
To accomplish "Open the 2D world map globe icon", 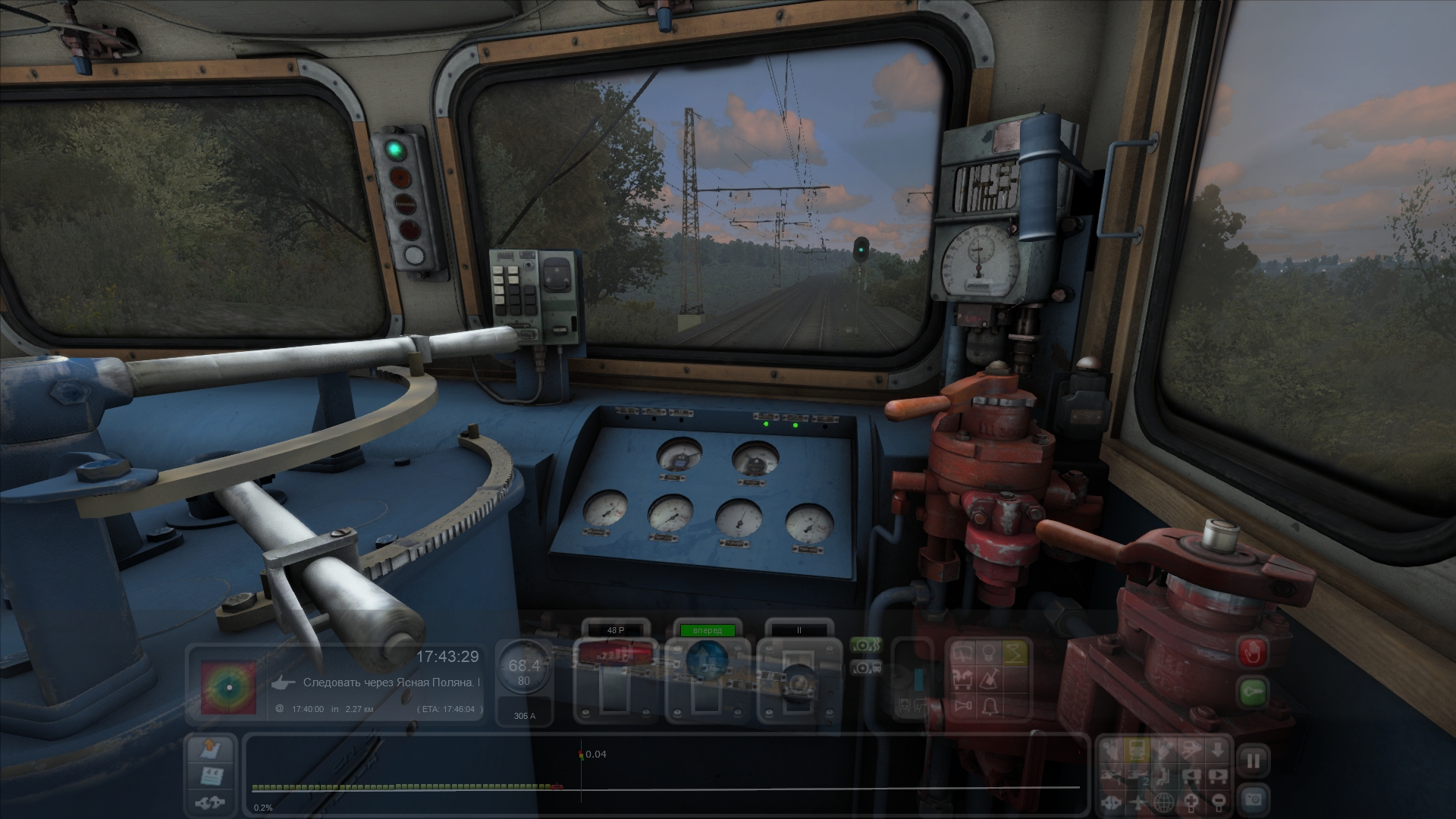I will coord(1165,802).
